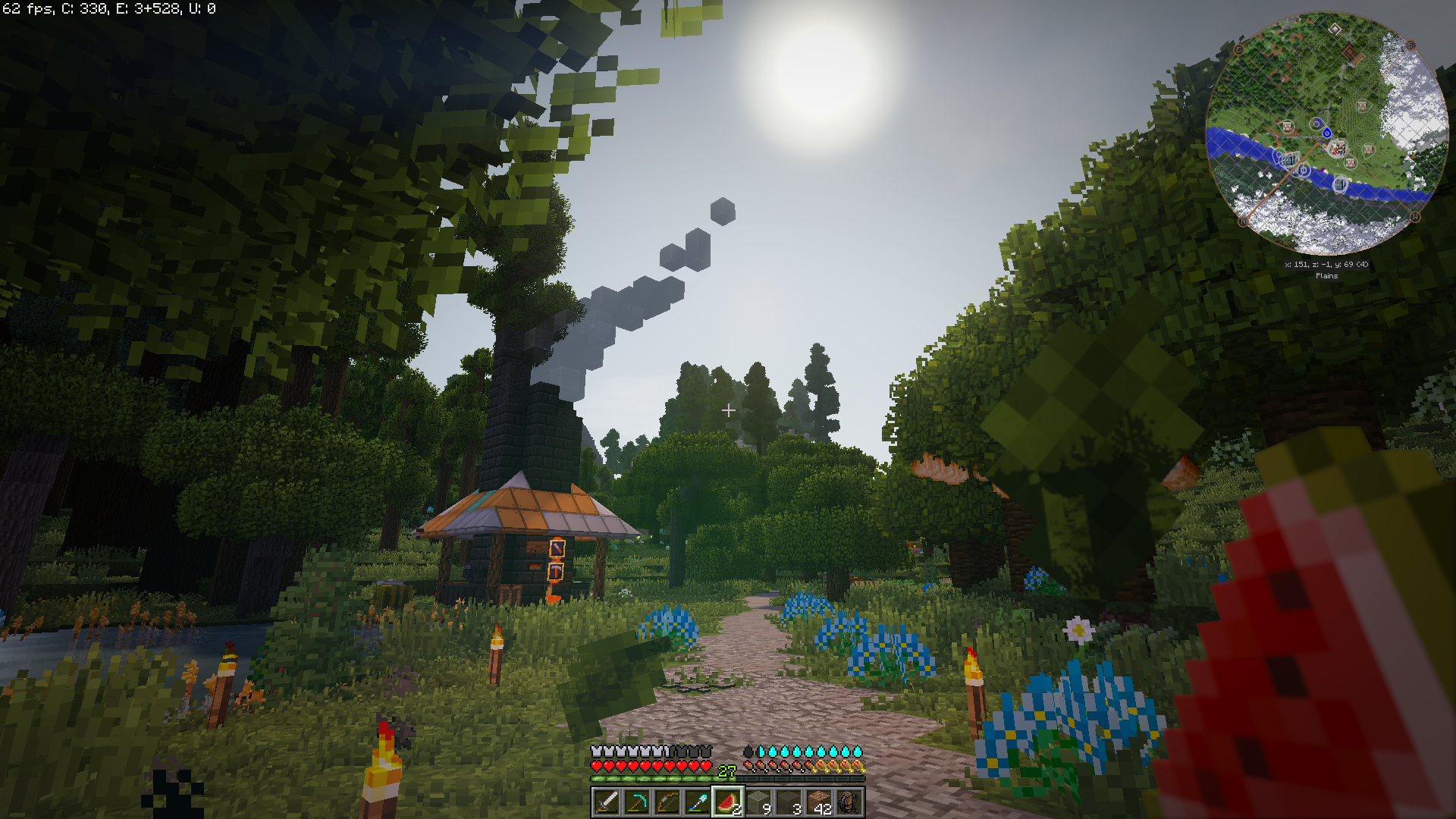The image size is (1456, 819).
Task: Click the E compass letter on the minimap
Action: click(x=1238, y=50)
